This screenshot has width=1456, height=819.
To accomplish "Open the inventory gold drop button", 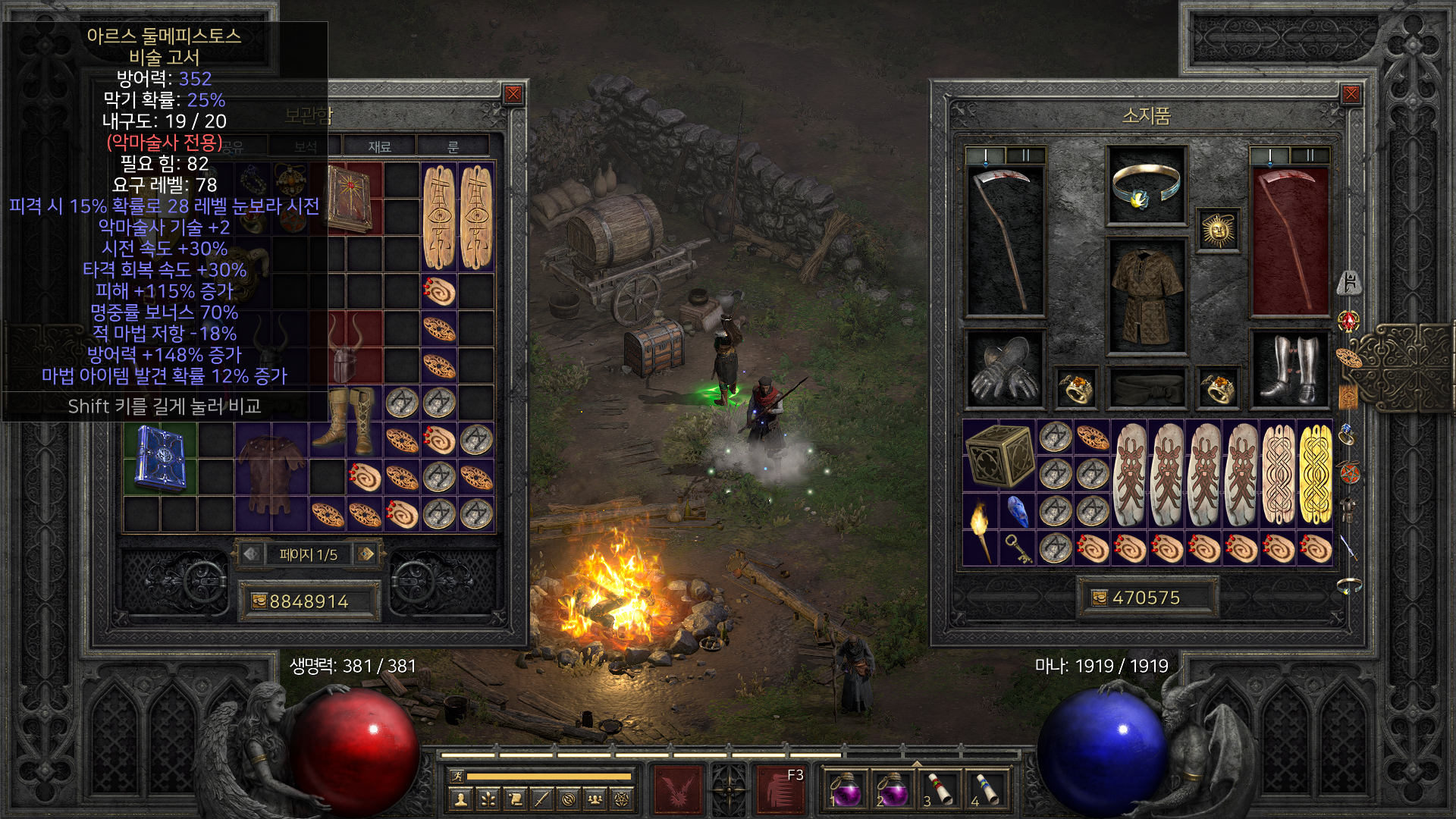I will [x=1100, y=598].
